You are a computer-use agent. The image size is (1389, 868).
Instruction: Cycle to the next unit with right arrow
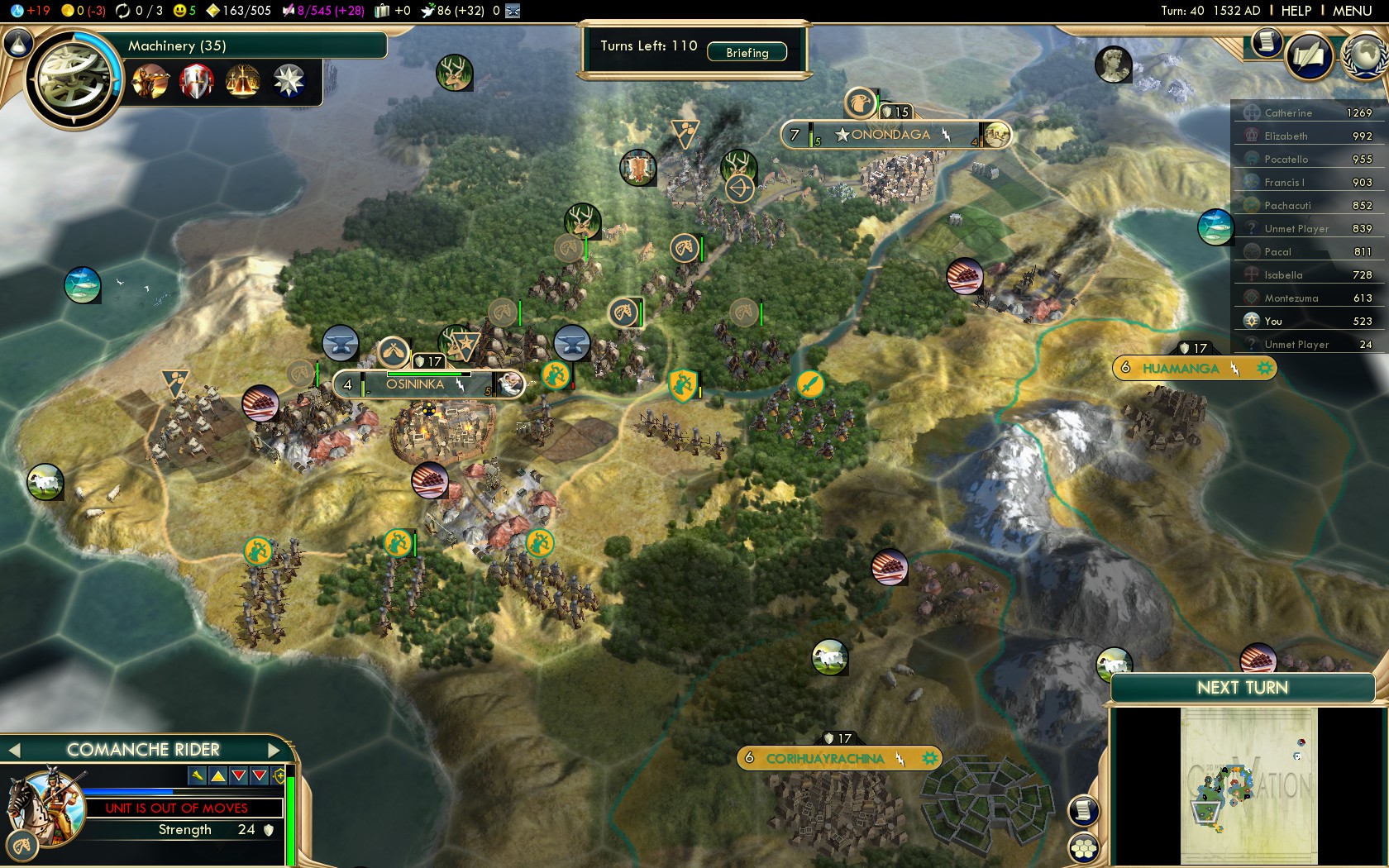coord(275,750)
